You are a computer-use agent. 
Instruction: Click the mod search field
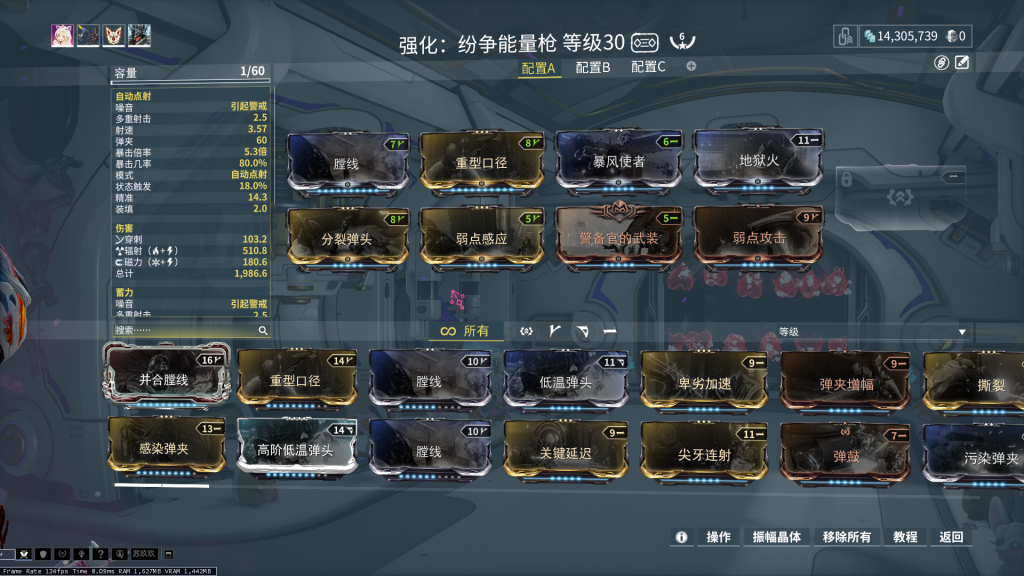tap(184, 330)
